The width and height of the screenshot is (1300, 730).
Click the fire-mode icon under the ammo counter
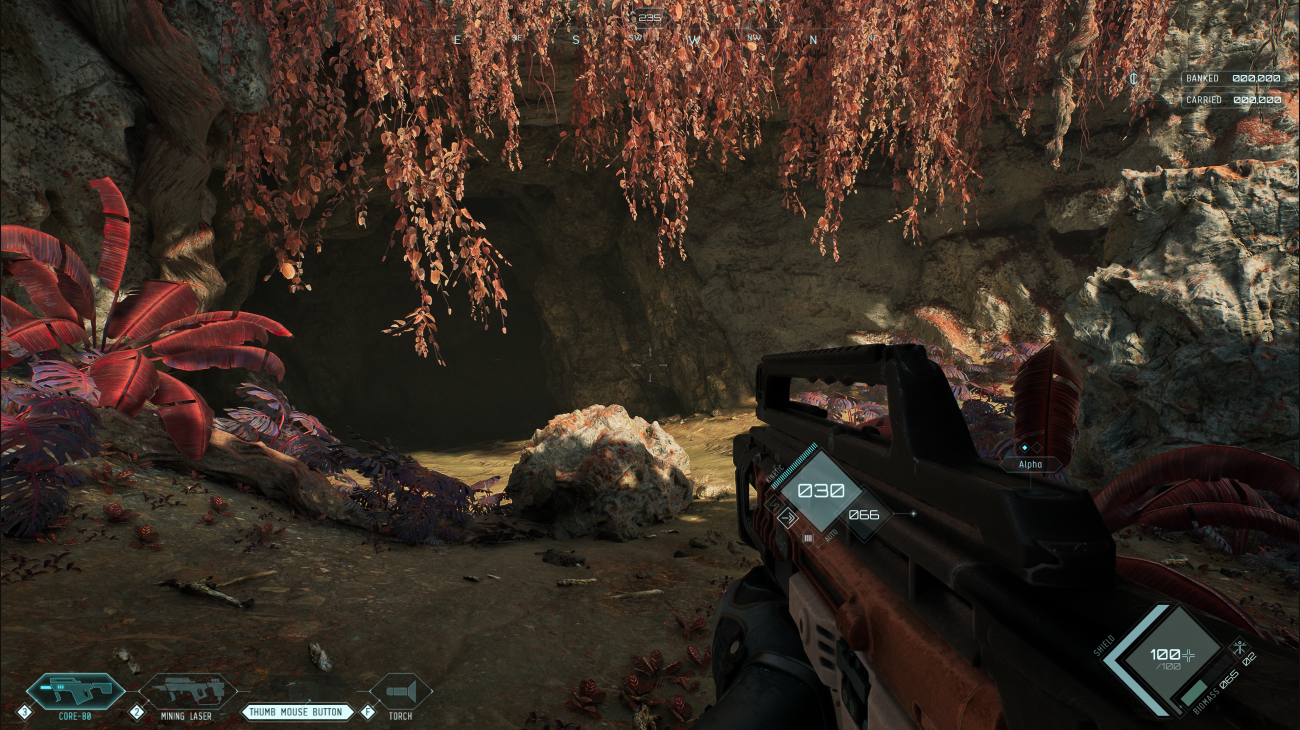point(808,537)
